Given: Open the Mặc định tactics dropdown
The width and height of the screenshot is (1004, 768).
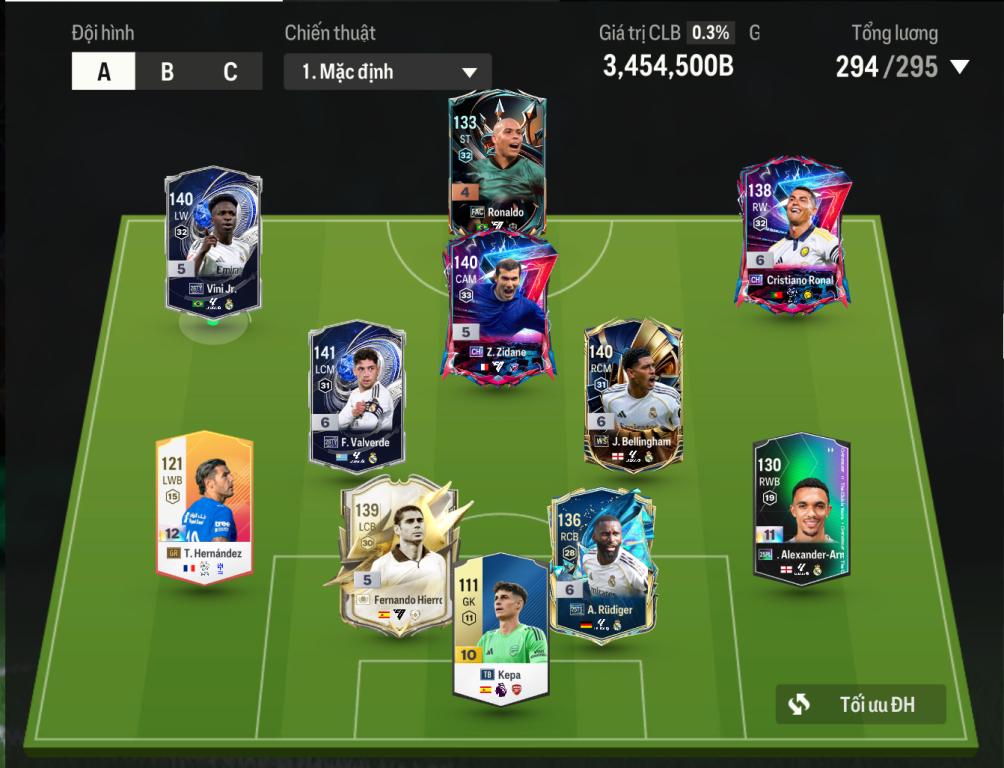Looking at the screenshot, I should pyautogui.click(x=388, y=72).
